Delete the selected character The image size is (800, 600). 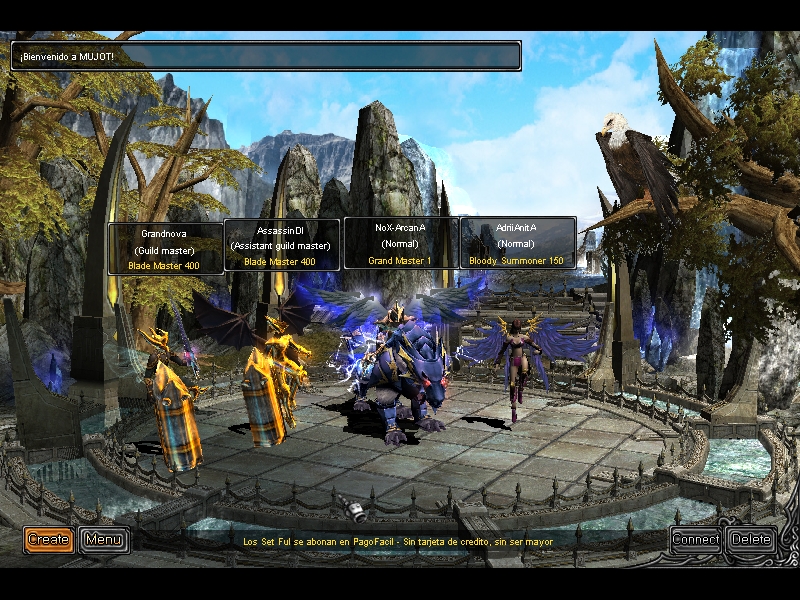[x=751, y=540]
